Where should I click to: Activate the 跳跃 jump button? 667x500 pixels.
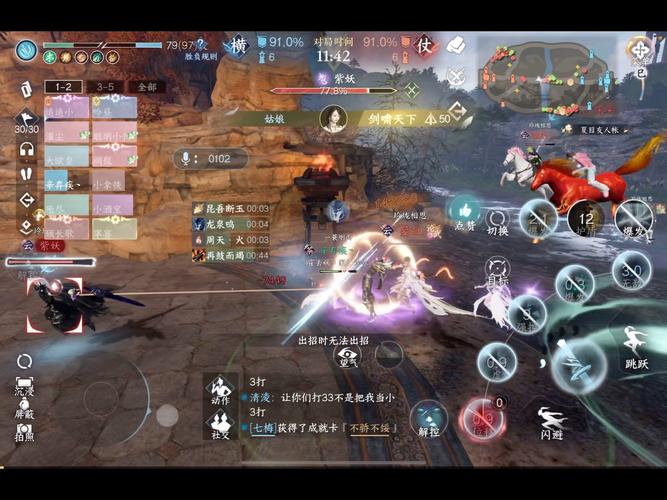coord(636,345)
